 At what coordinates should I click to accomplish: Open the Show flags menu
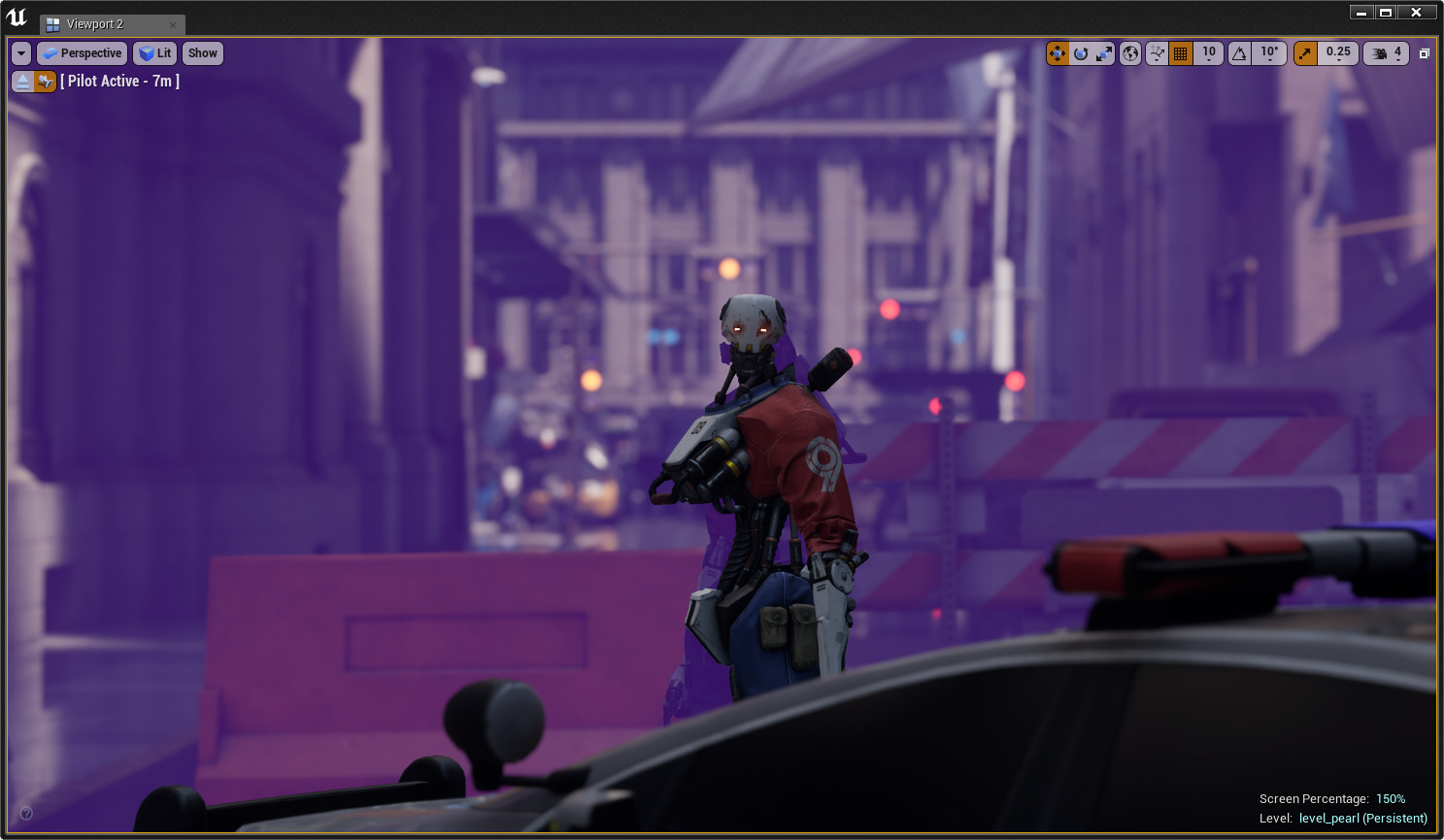(202, 52)
